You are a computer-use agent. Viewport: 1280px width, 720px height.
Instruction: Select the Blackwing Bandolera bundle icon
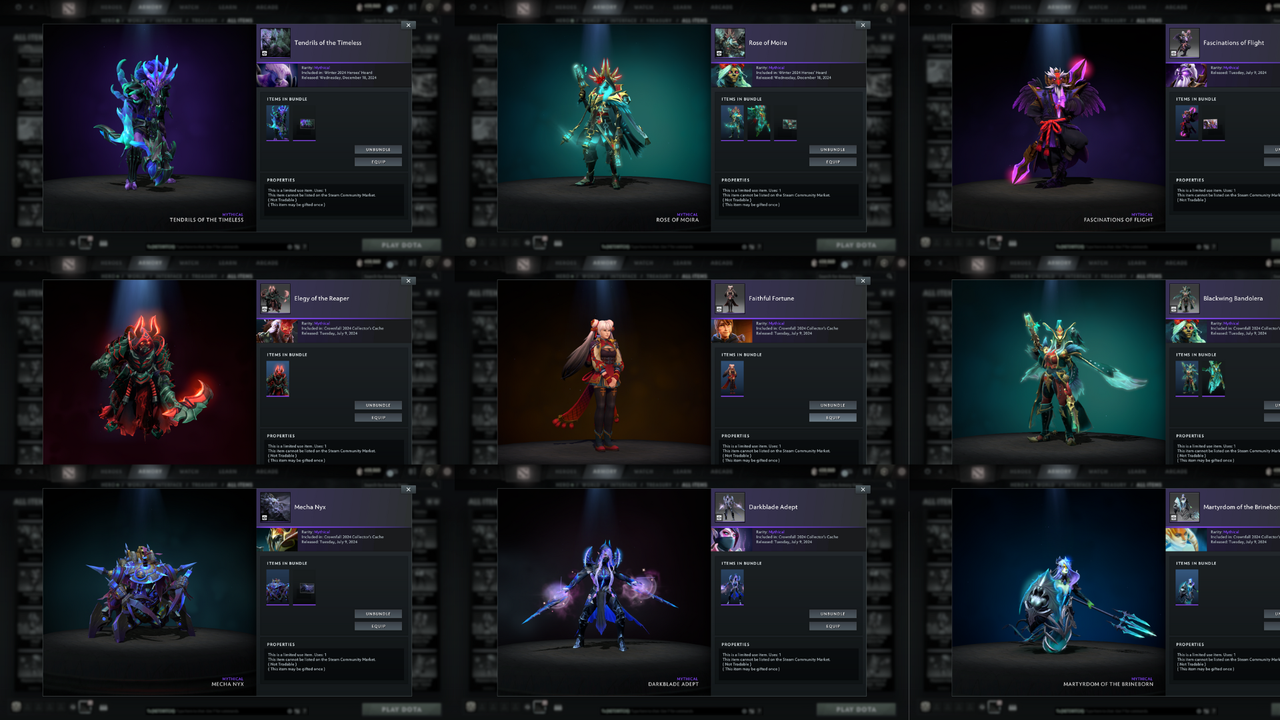coord(1184,299)
